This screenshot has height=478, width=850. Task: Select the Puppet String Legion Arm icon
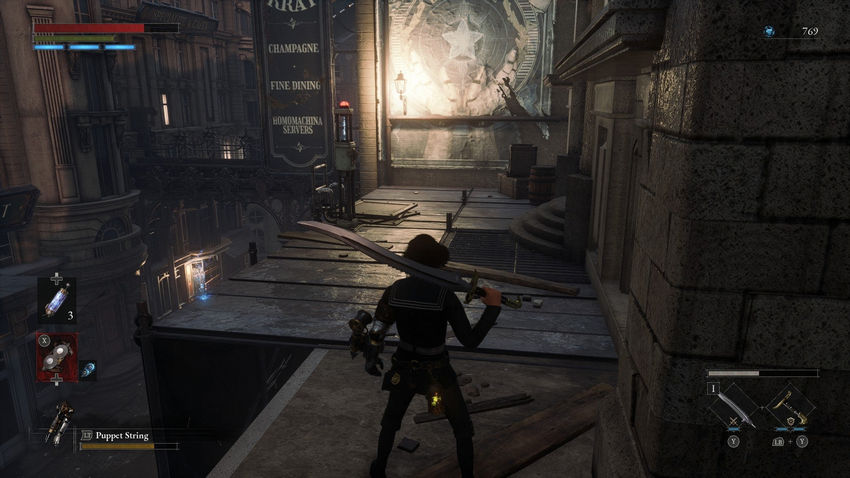point(58,423)
